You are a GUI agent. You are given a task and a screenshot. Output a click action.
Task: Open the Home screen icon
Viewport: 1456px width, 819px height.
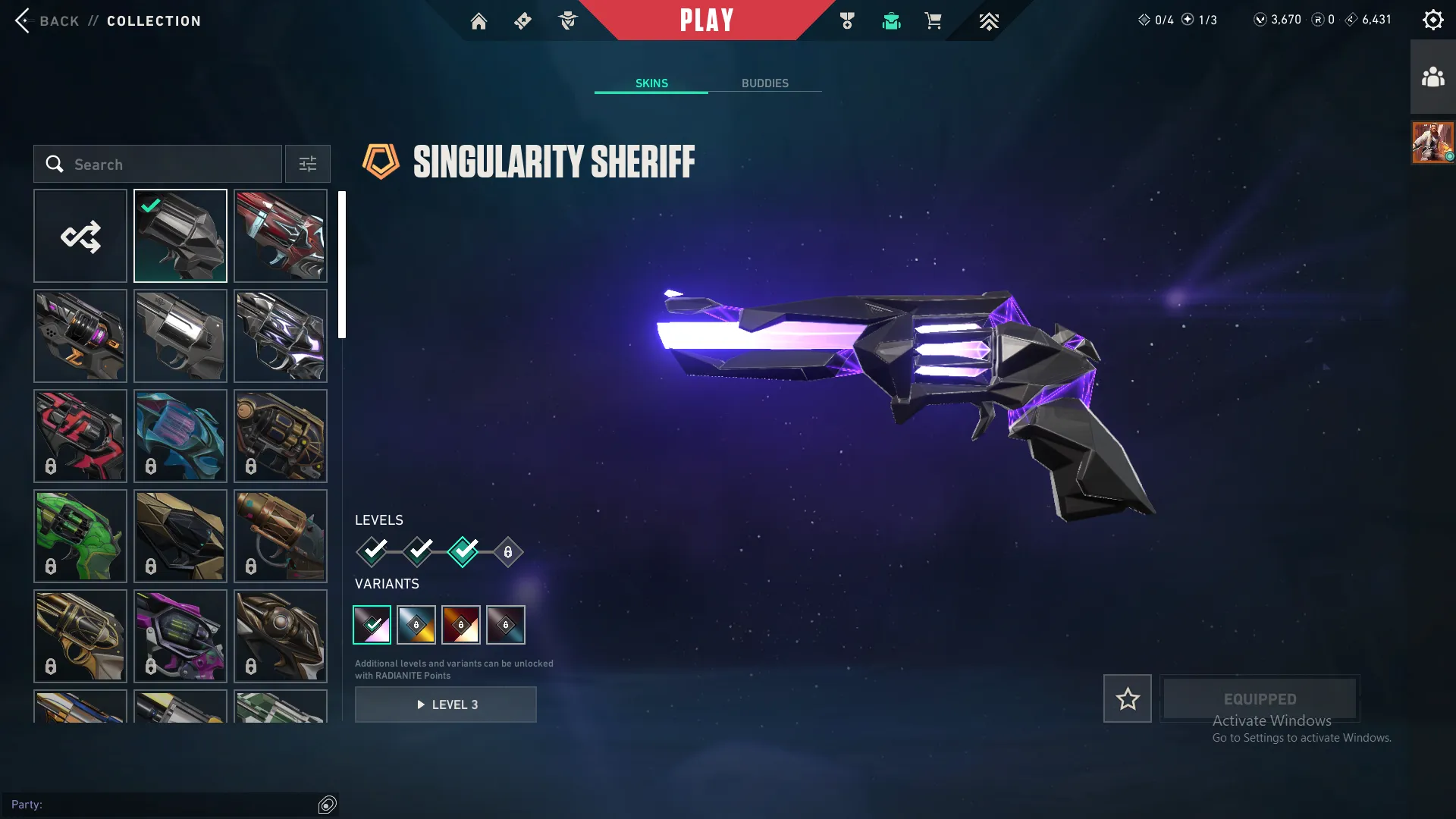pos(479,20)
